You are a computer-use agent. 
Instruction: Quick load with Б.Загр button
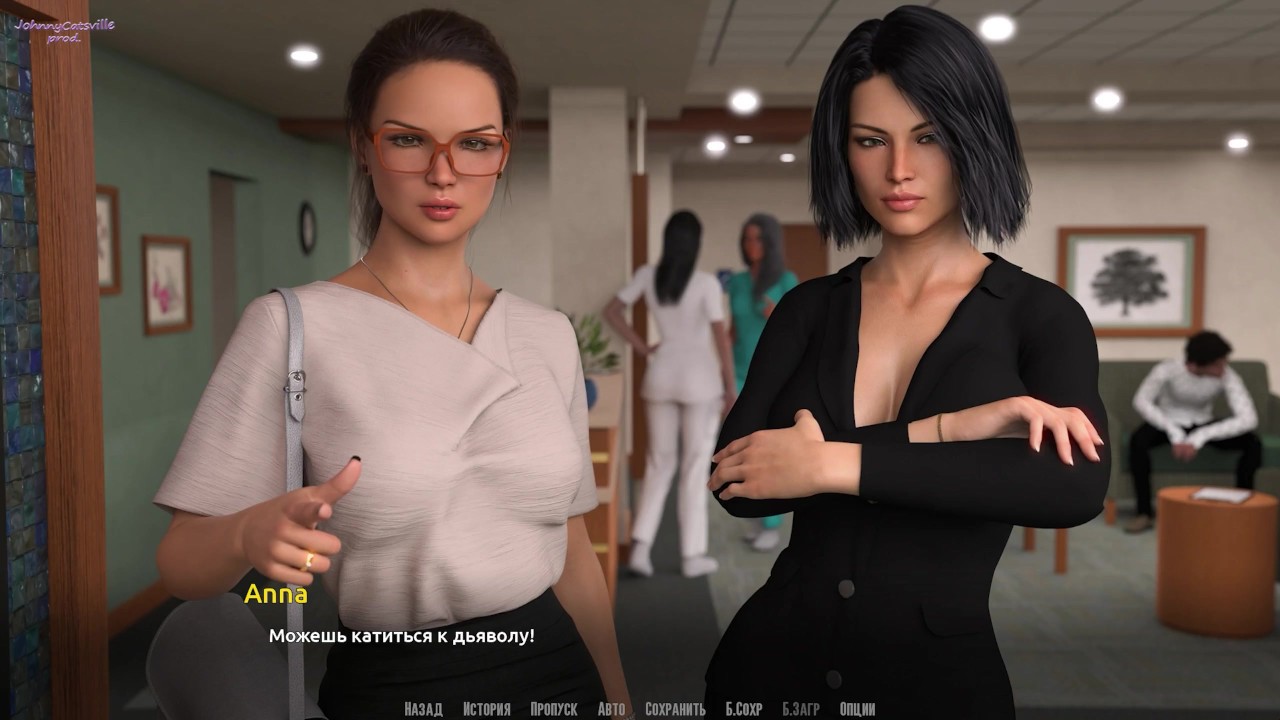tap(801, 709)
